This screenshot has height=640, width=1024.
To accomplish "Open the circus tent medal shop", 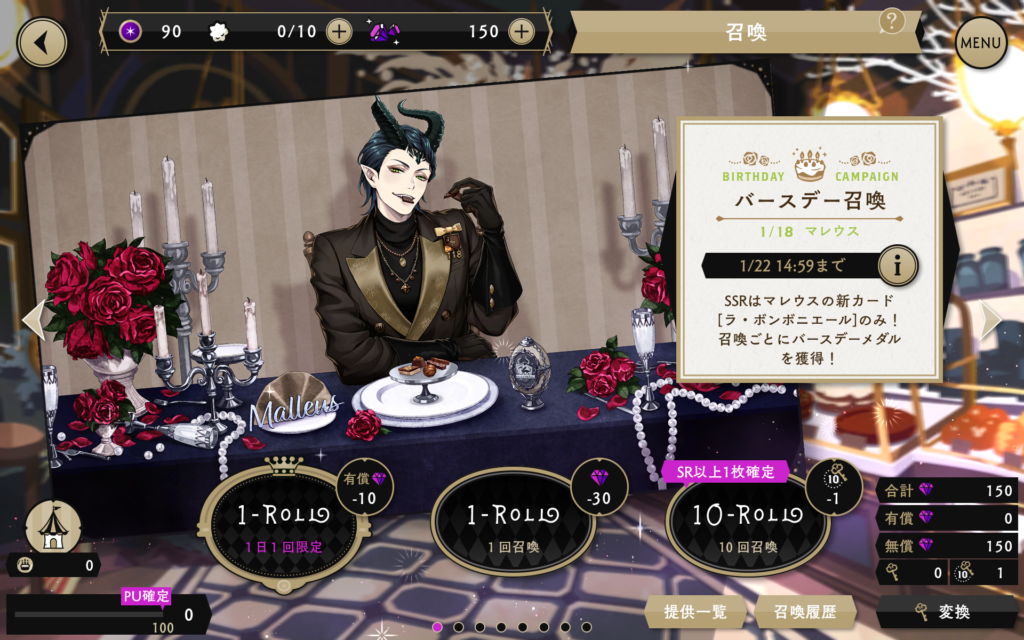I will (52, 525).
